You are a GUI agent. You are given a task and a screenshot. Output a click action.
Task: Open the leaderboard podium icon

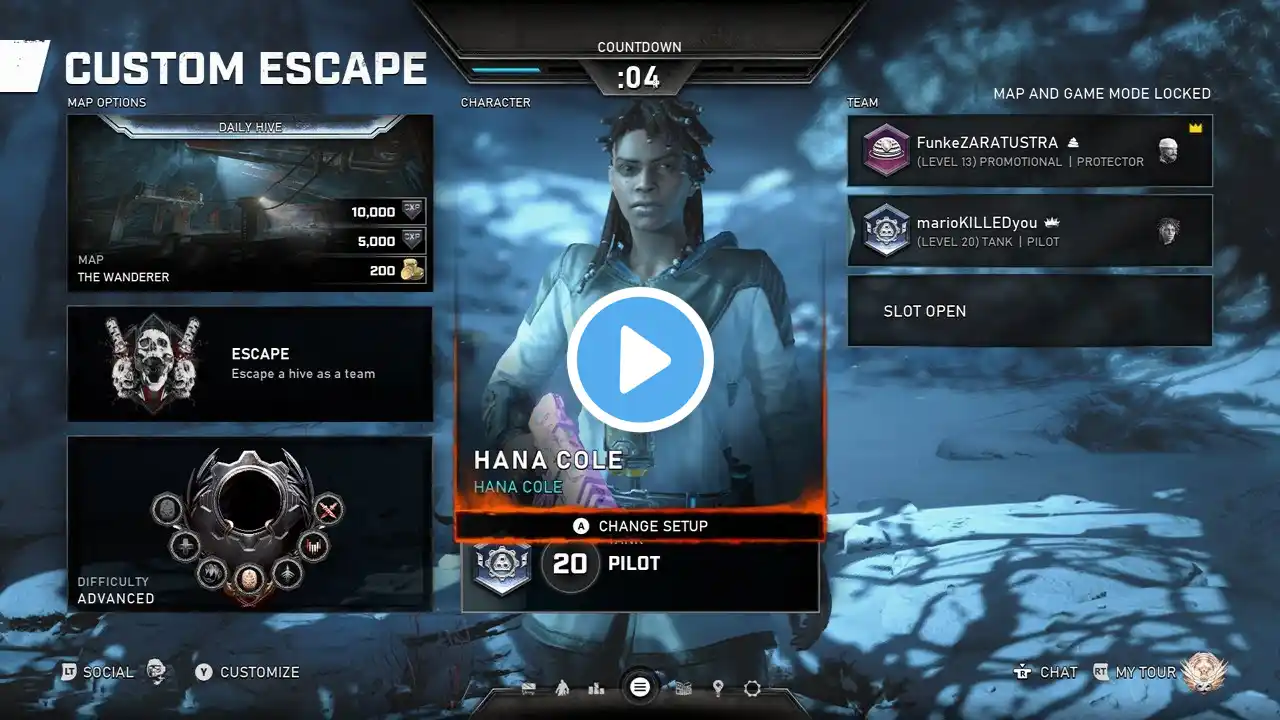point(597,688)
